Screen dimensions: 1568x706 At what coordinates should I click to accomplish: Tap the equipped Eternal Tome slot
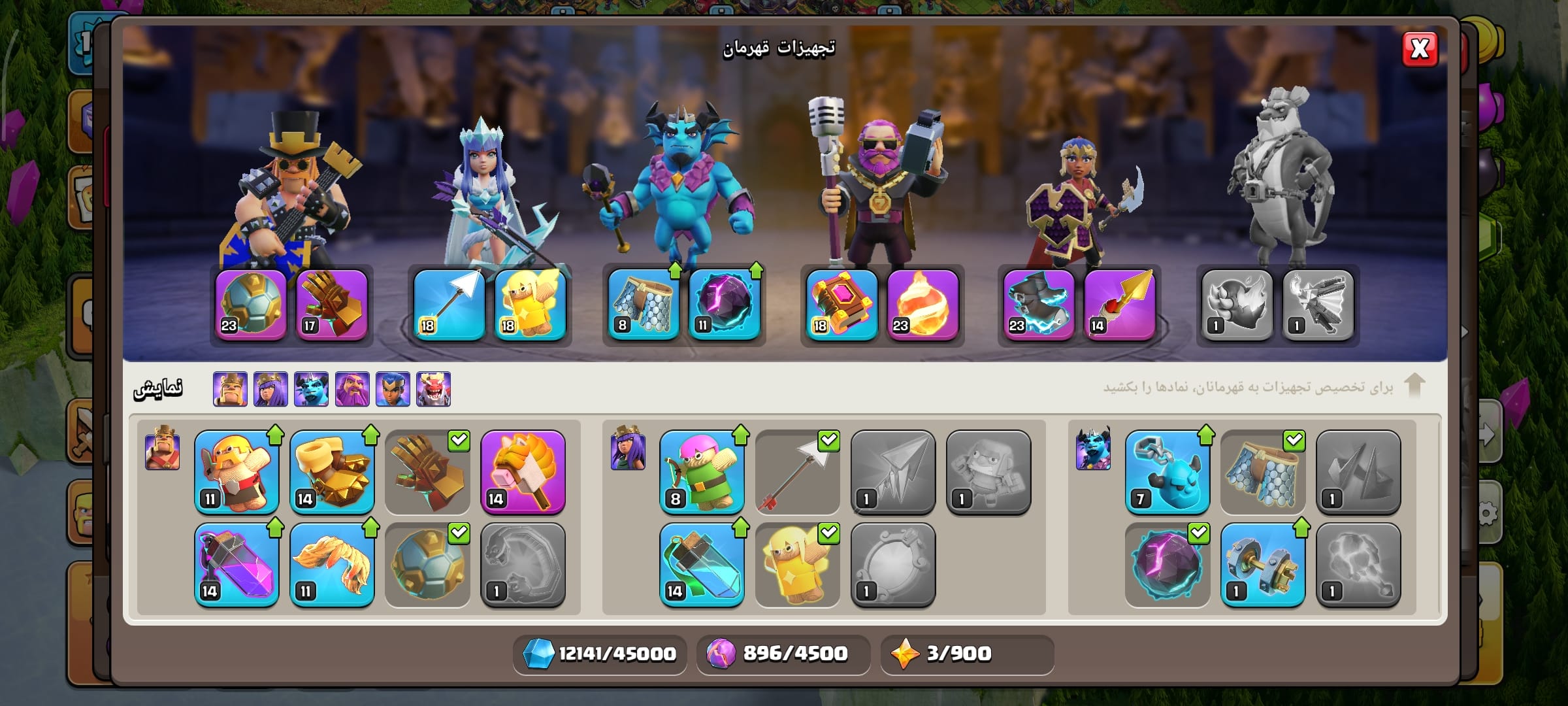[841, 305]
